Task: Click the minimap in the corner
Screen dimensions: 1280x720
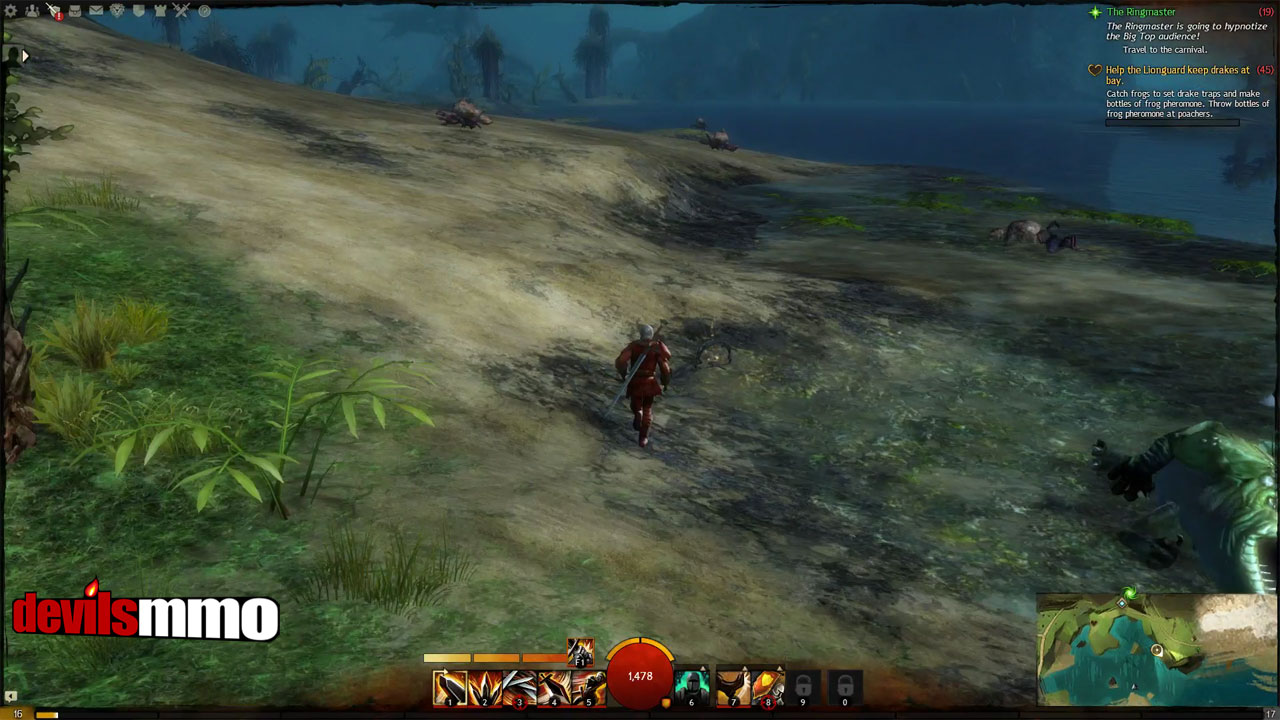Action: pyautogui.click(x=1157, y=650)
